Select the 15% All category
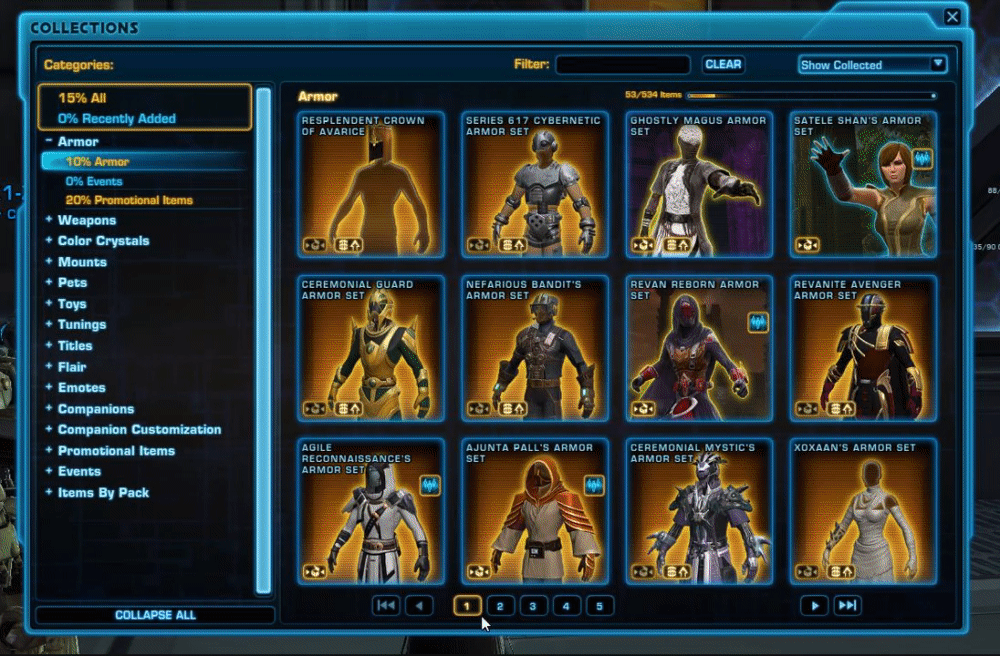1000x656 pixels. tap(82, 98)
